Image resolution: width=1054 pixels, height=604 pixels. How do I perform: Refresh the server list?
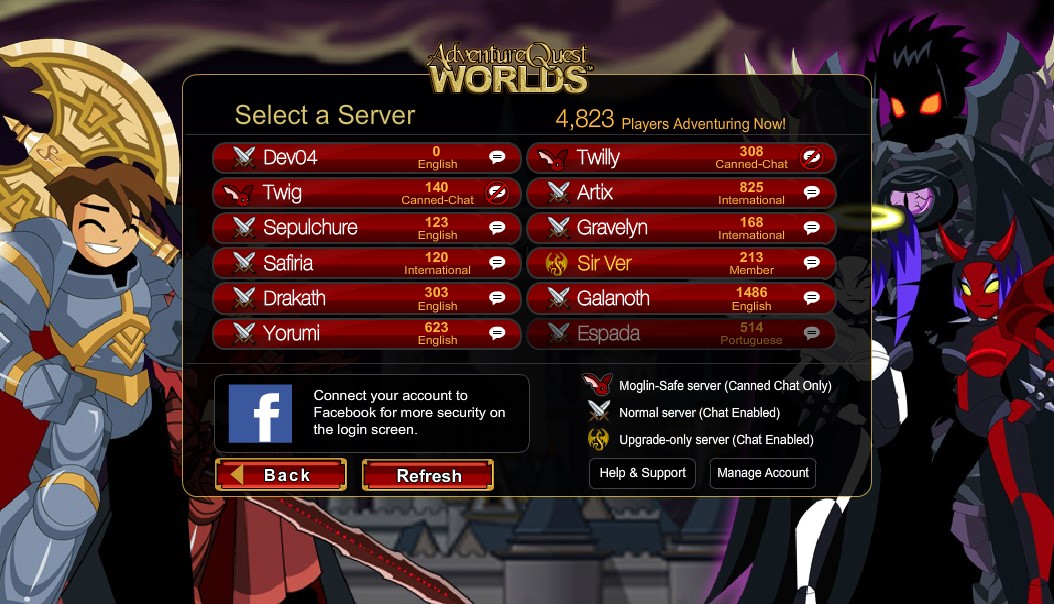click(x=428, y=476)
